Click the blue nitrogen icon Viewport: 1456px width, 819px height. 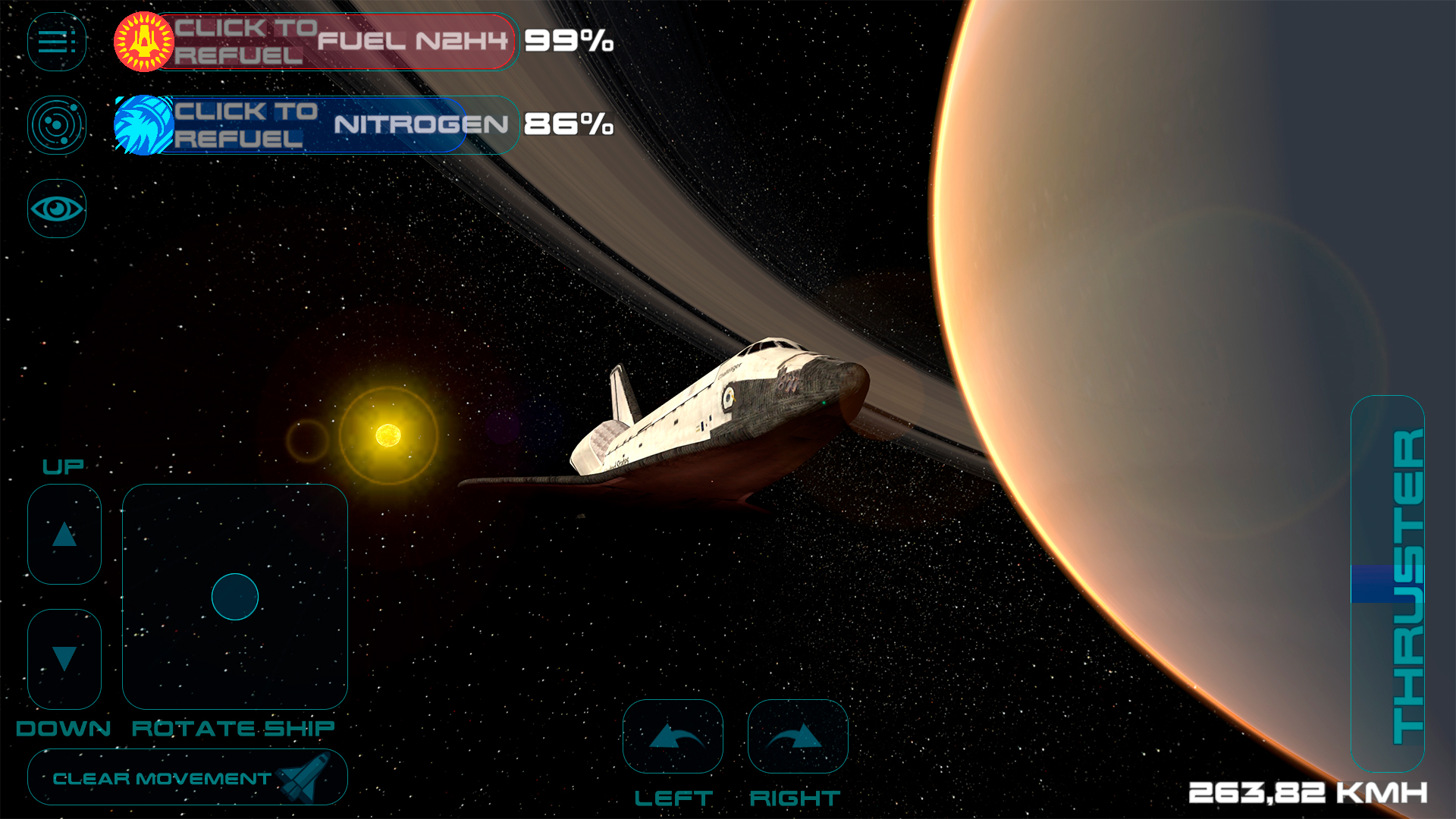point(143,125)
